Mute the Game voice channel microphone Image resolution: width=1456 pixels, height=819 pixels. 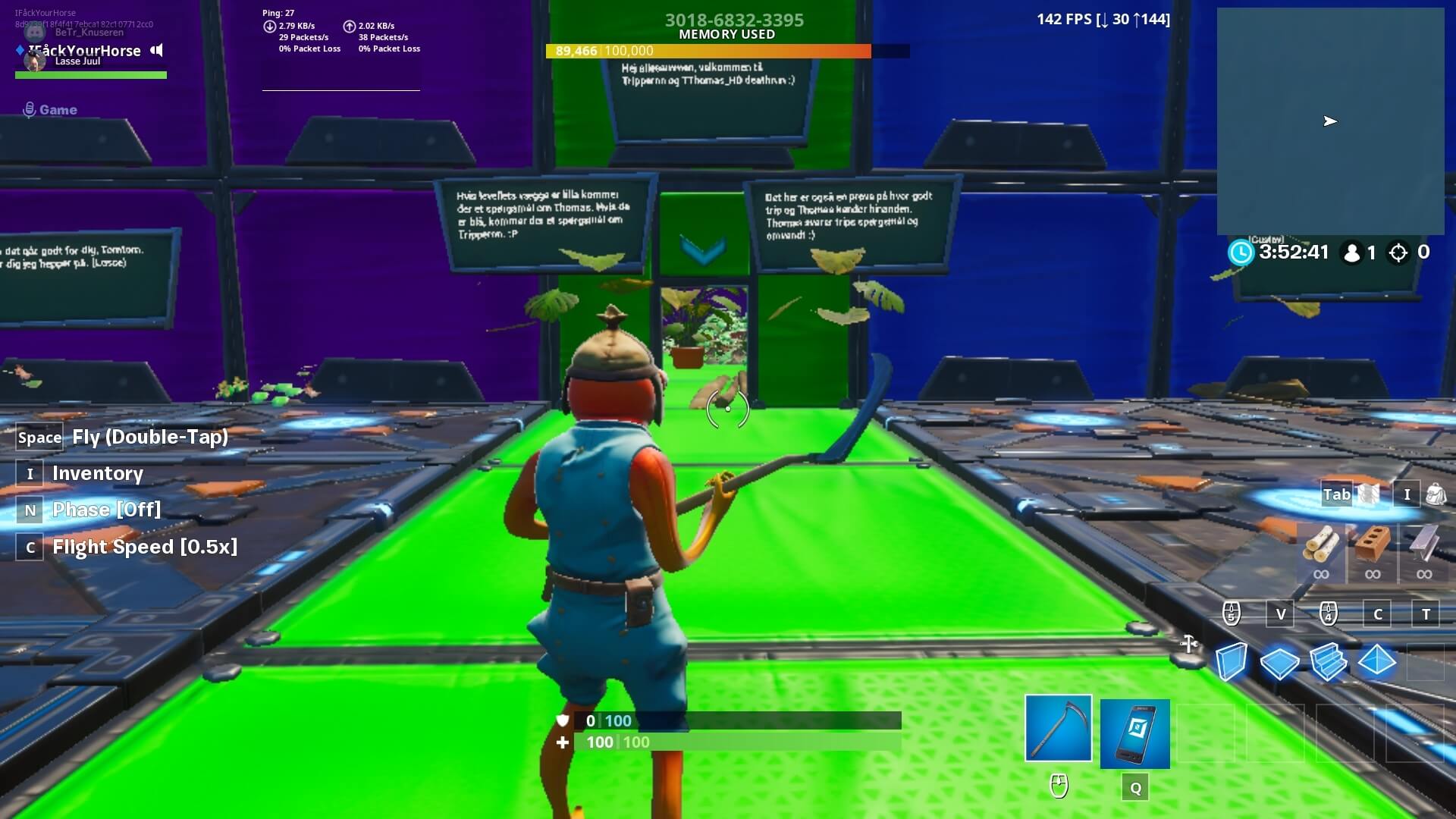click(x=29, y=109)
